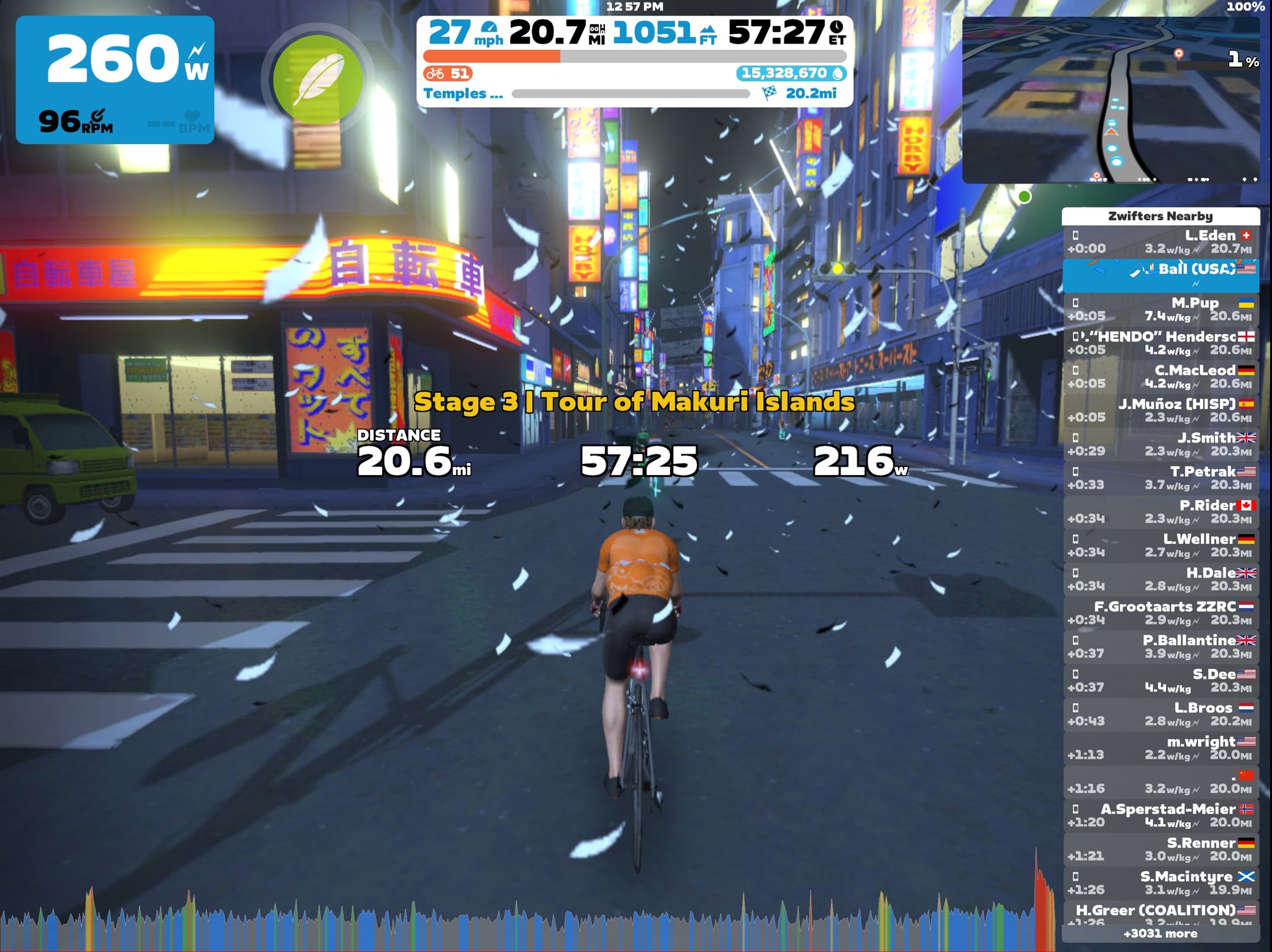Choose F.Grootaarts ZZRC rider row

click(x=1160, y=613)
